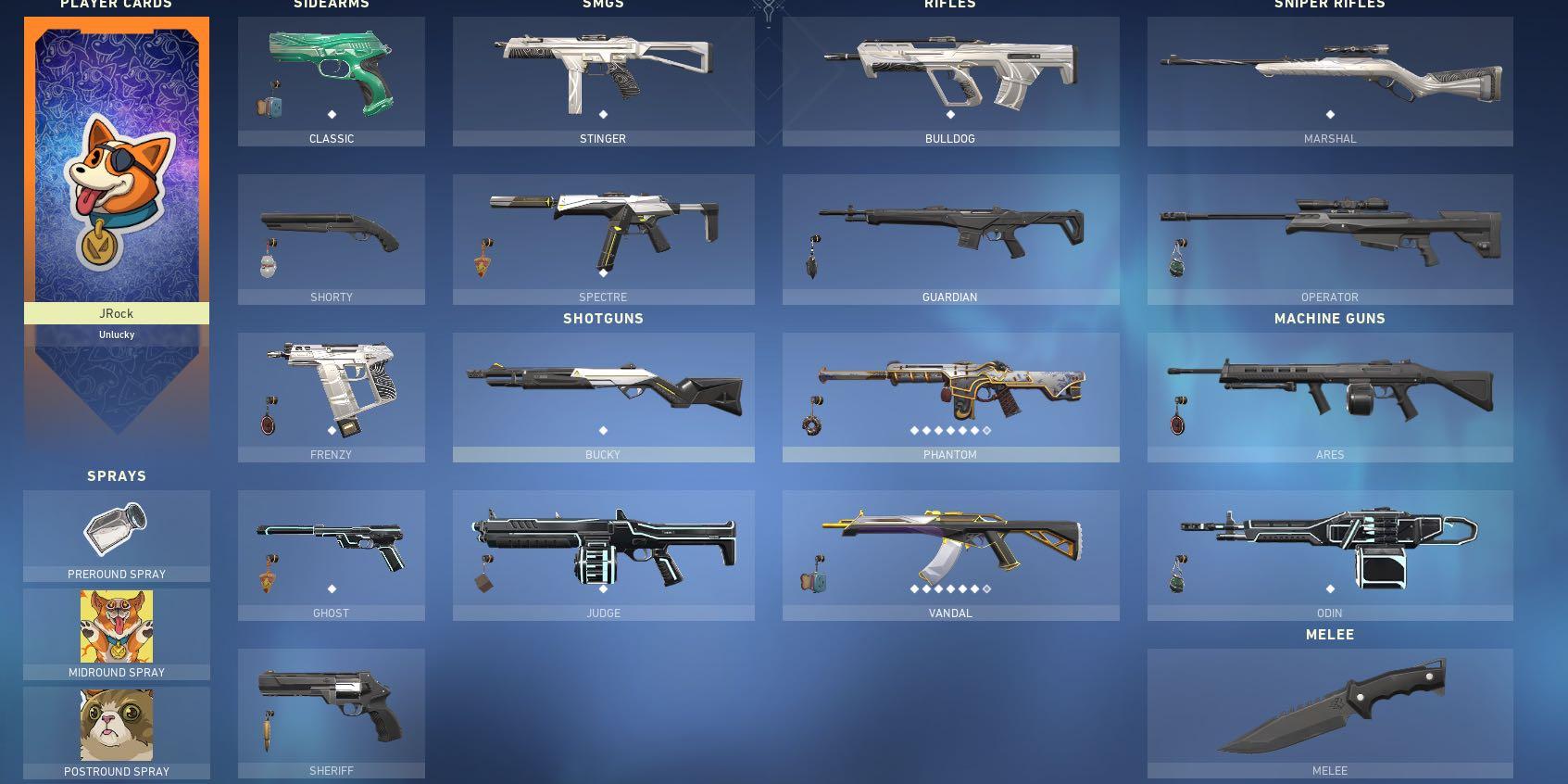Click the JRock name on the player card
Viewport: 1568px width, 784px height.
point(116,313)
